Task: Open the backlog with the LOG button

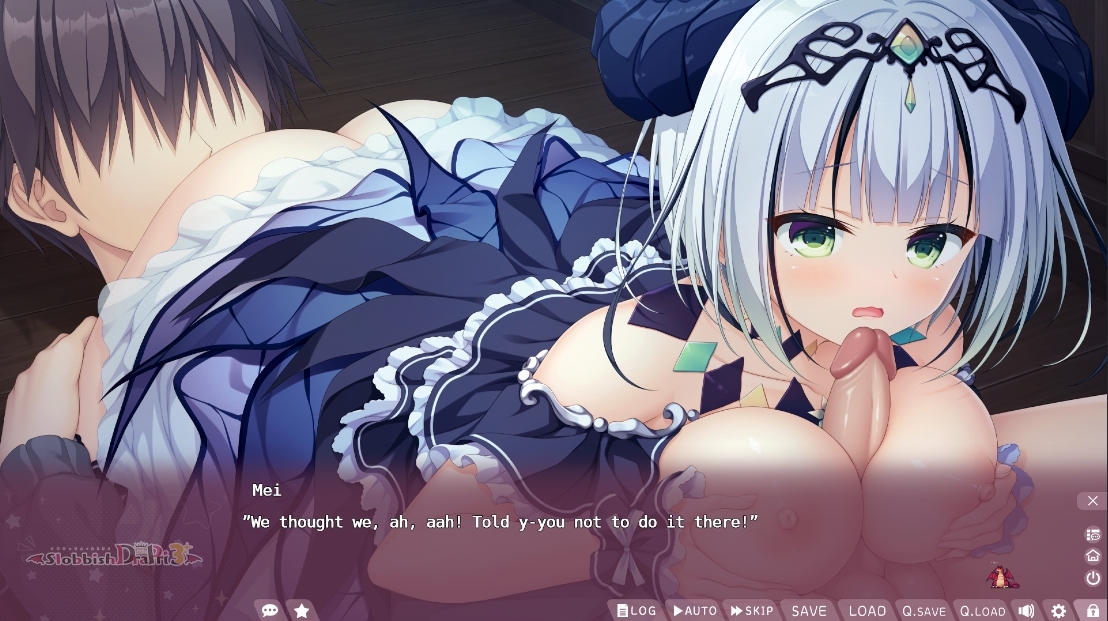Action: coord(636,610)
